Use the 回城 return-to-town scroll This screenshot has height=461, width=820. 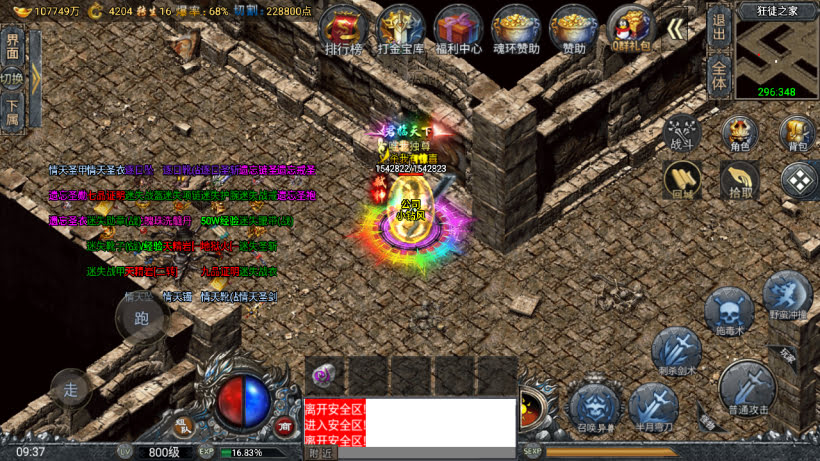pos(682,180)
